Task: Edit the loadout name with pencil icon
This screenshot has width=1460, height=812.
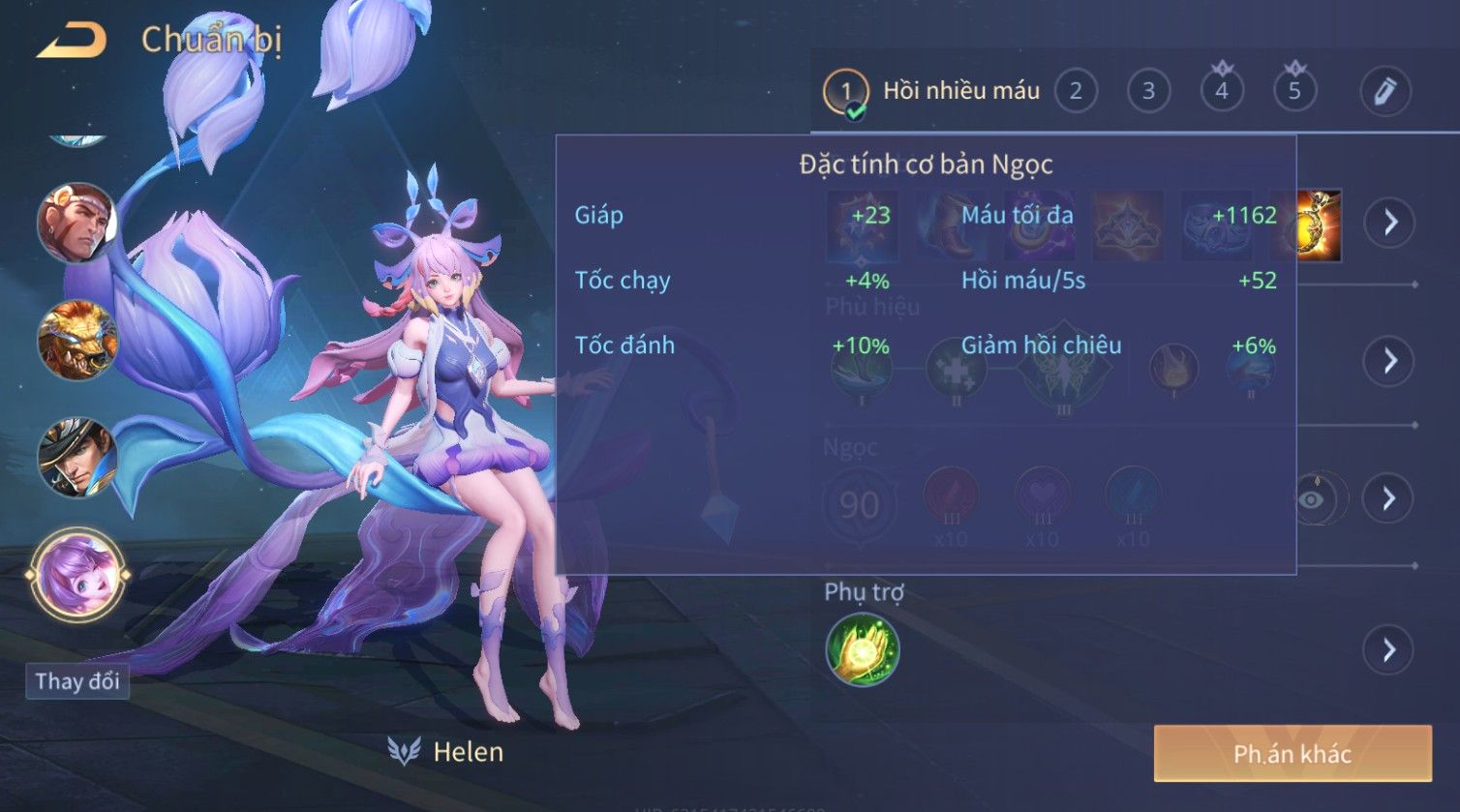Action: pyautogui.click(x=1384, y=92)
